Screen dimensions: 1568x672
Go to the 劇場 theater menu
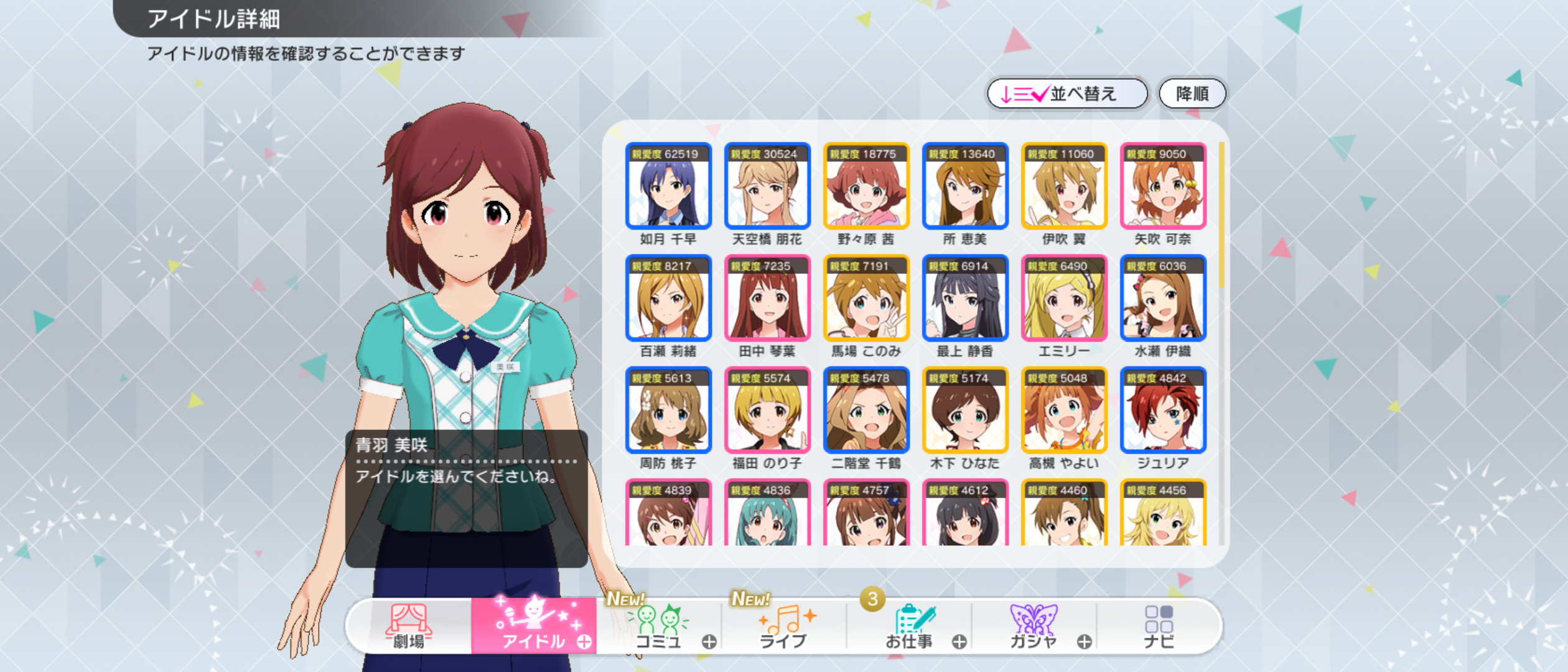[x=409, y=627]
